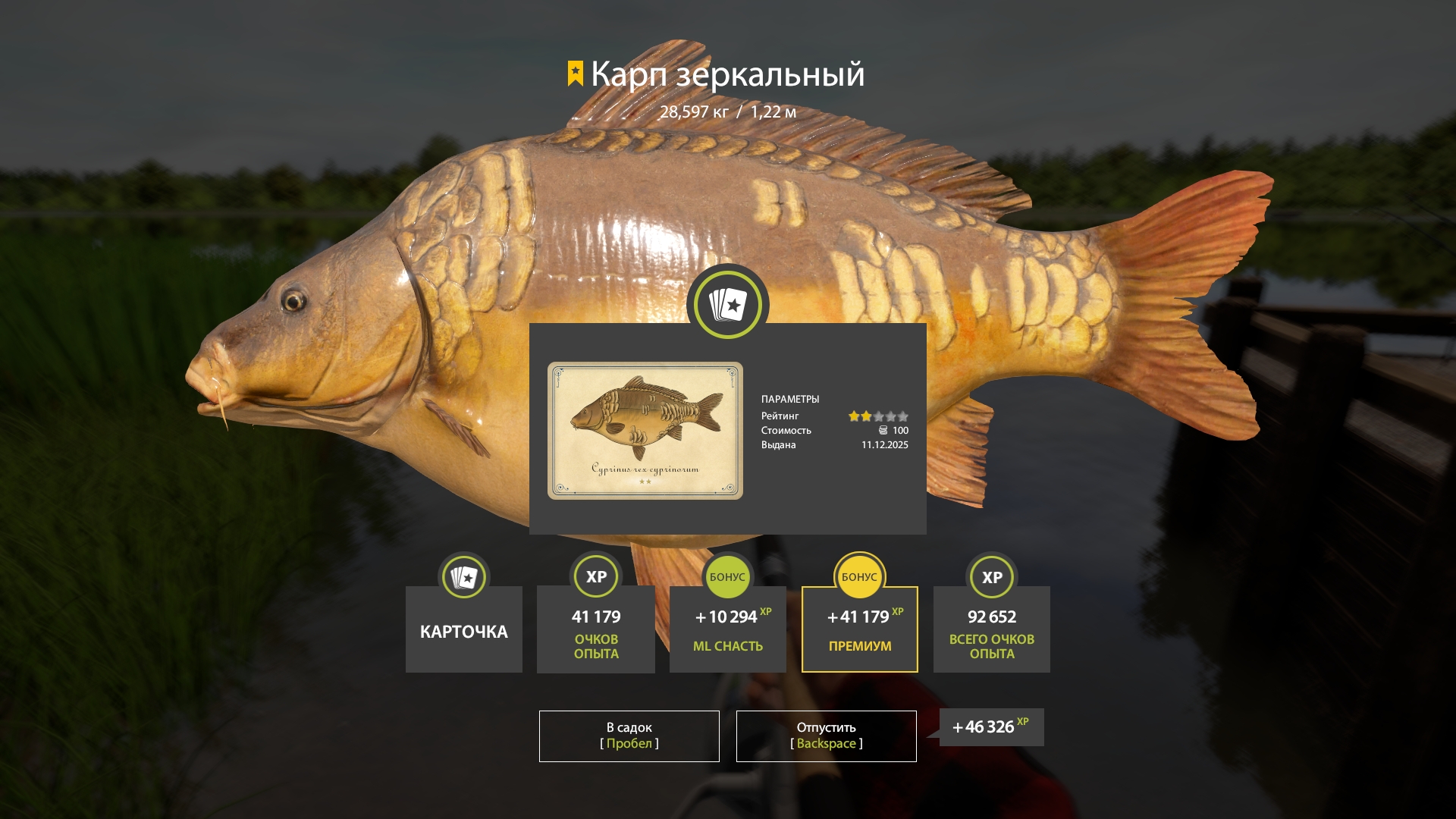Toggle the КАРТОЧКА reward panel
The height and width of the screenshot is (819, 1456).
point(463,629)
